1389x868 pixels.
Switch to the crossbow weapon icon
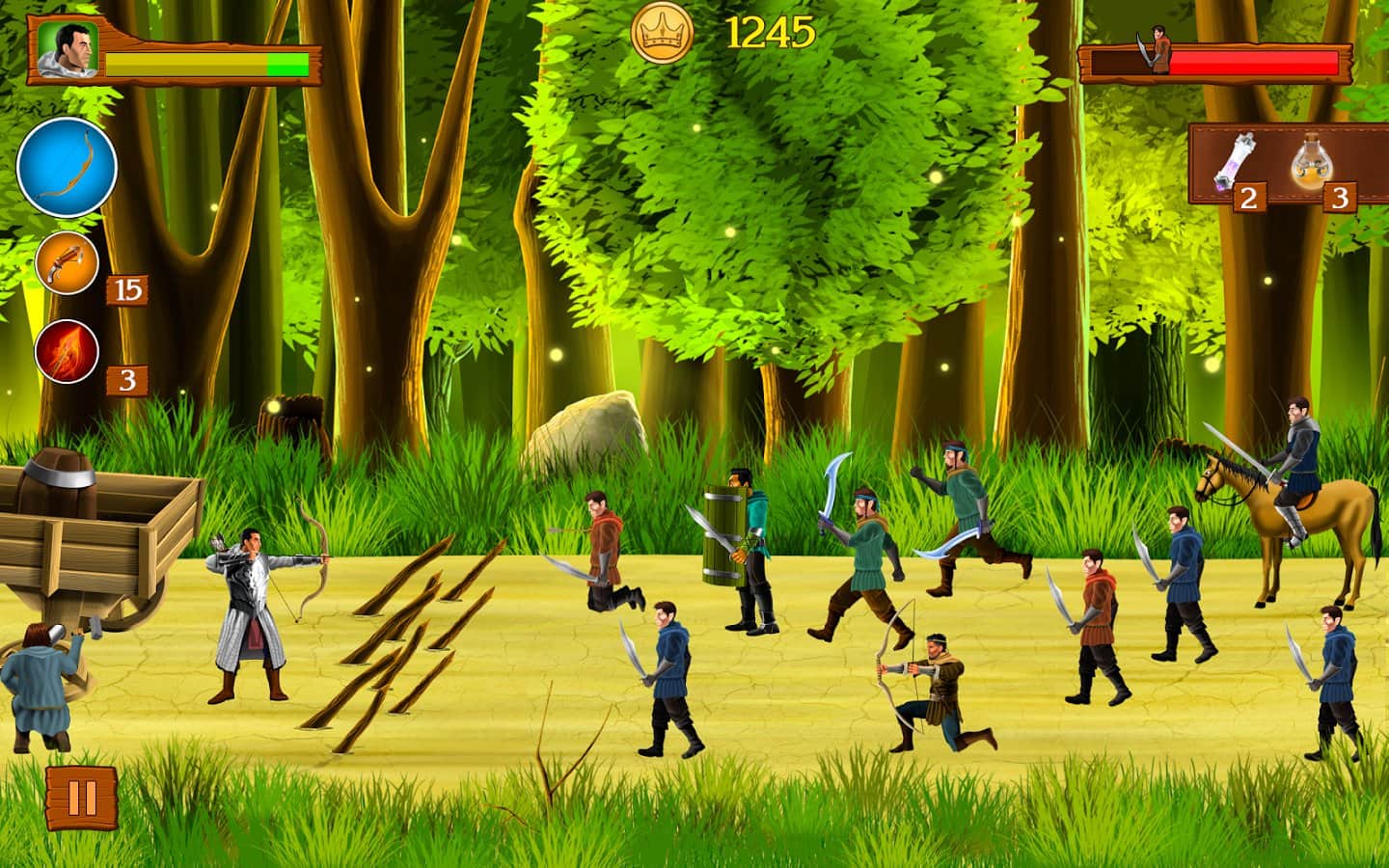(x=68, y=262)
